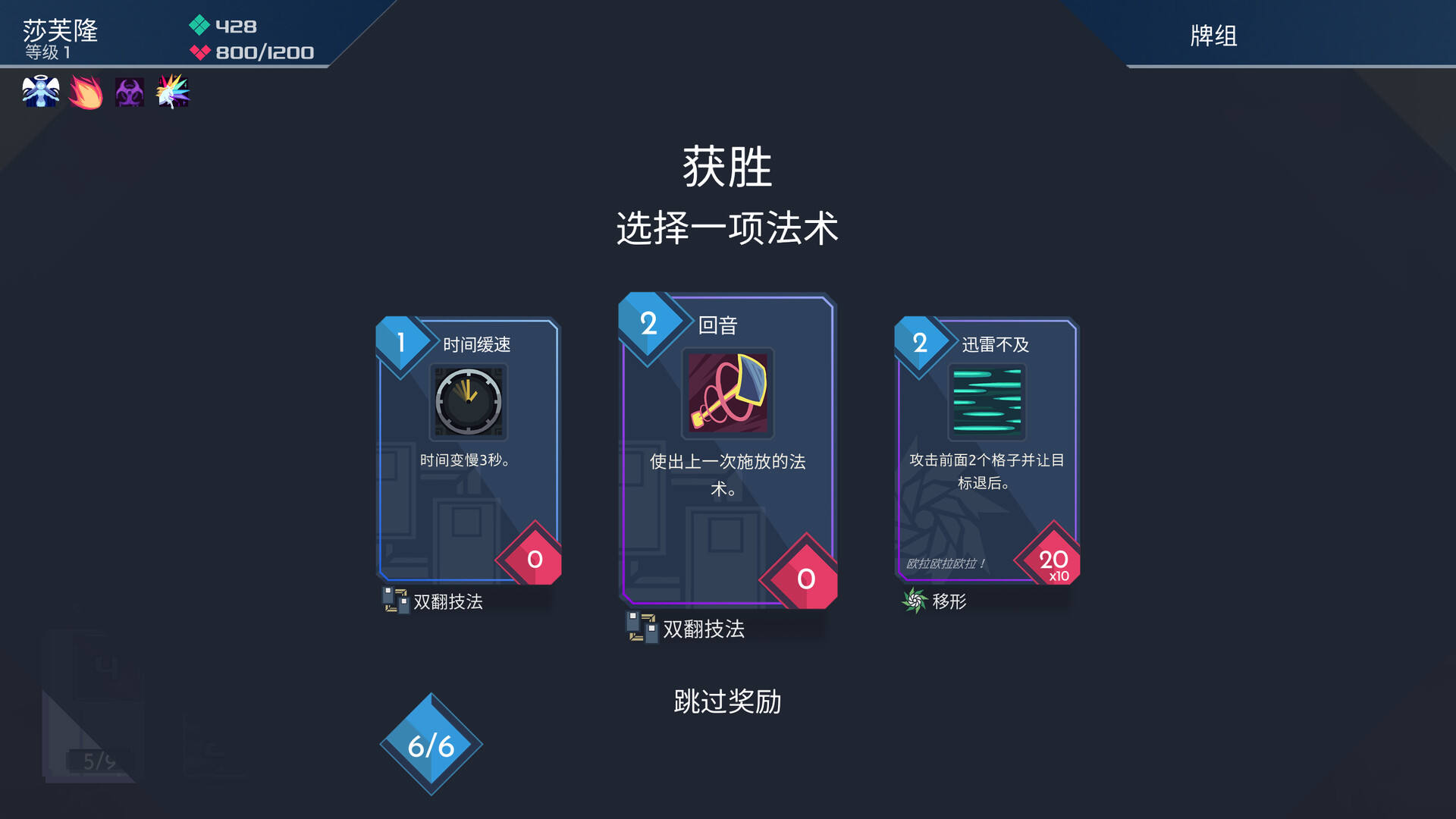Click the green streaks art on 迅雷不及
Viewport: 1456px width, 819px height.
pyautogui.click(x=987, y=403)
